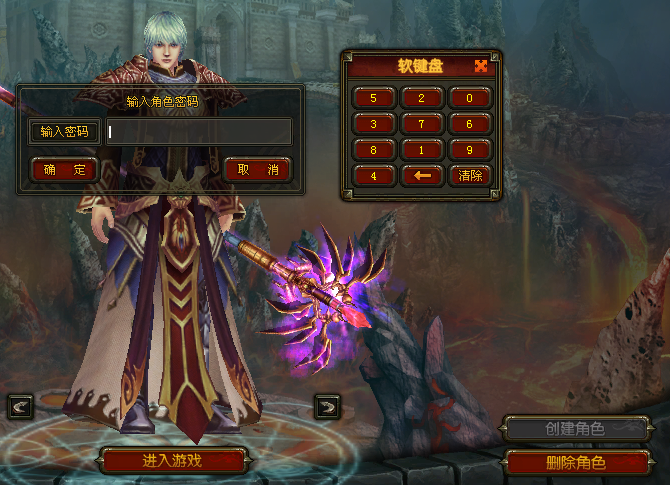This screenshot has width=670, height=485.
Task: Select digit 0 on the soft keyboard
Action: point(469,98)
